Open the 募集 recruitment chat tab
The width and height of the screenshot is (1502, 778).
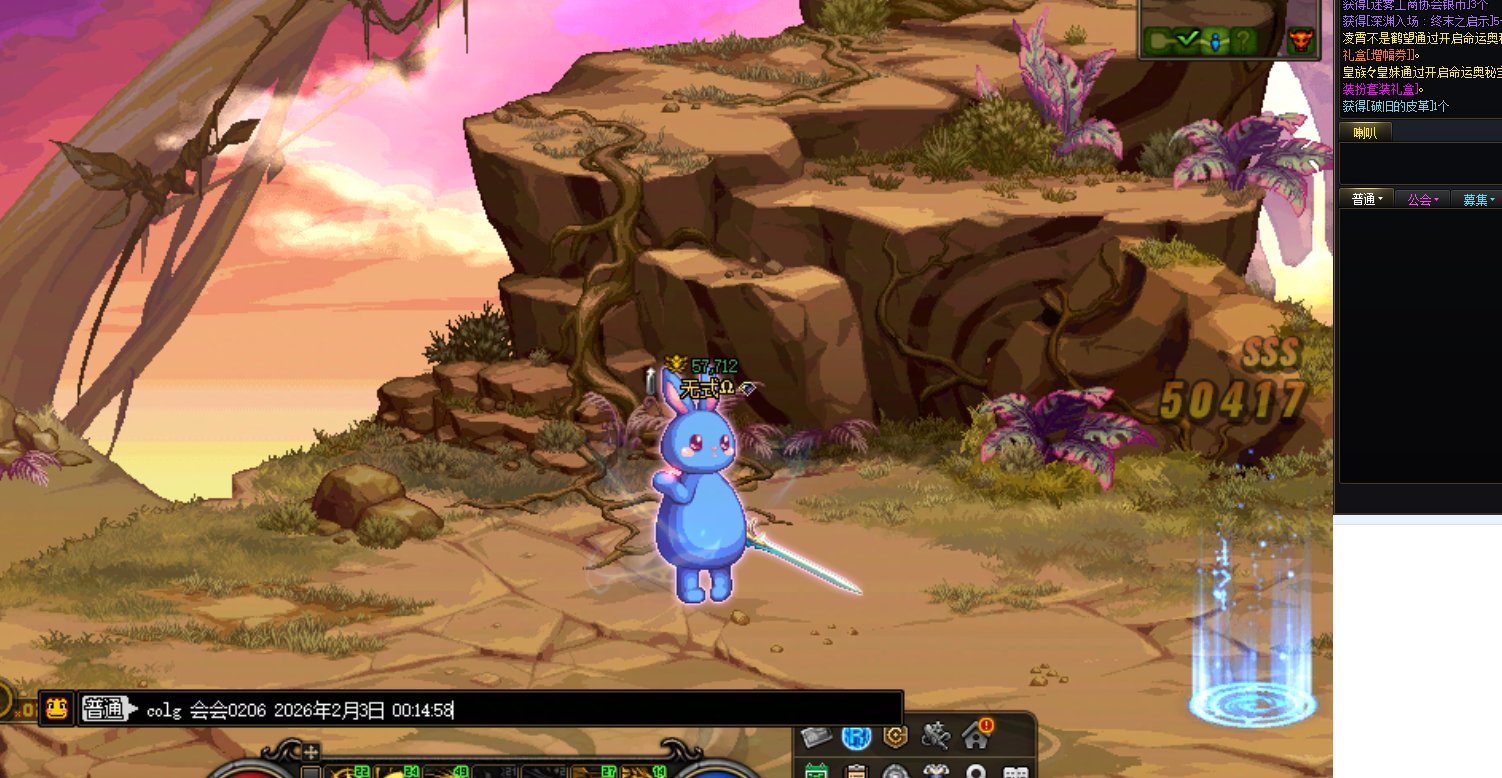coord(1478,199)
